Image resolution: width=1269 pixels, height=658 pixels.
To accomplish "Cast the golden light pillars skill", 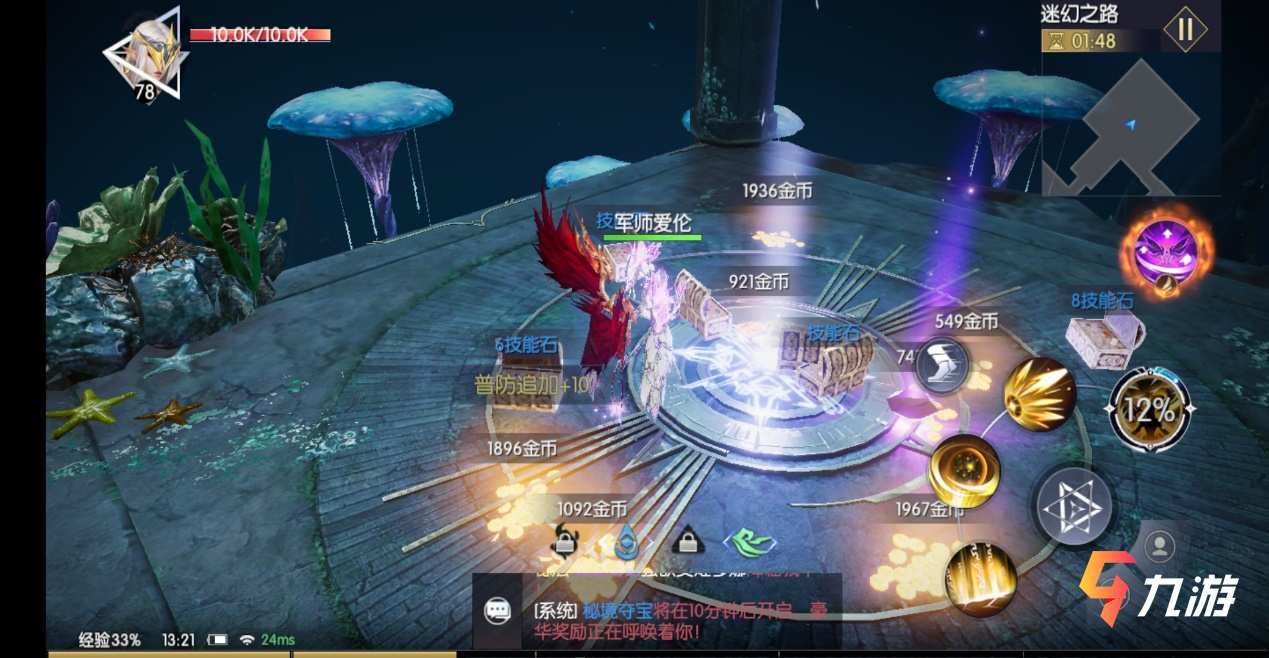I will click(x=980, y=578).
